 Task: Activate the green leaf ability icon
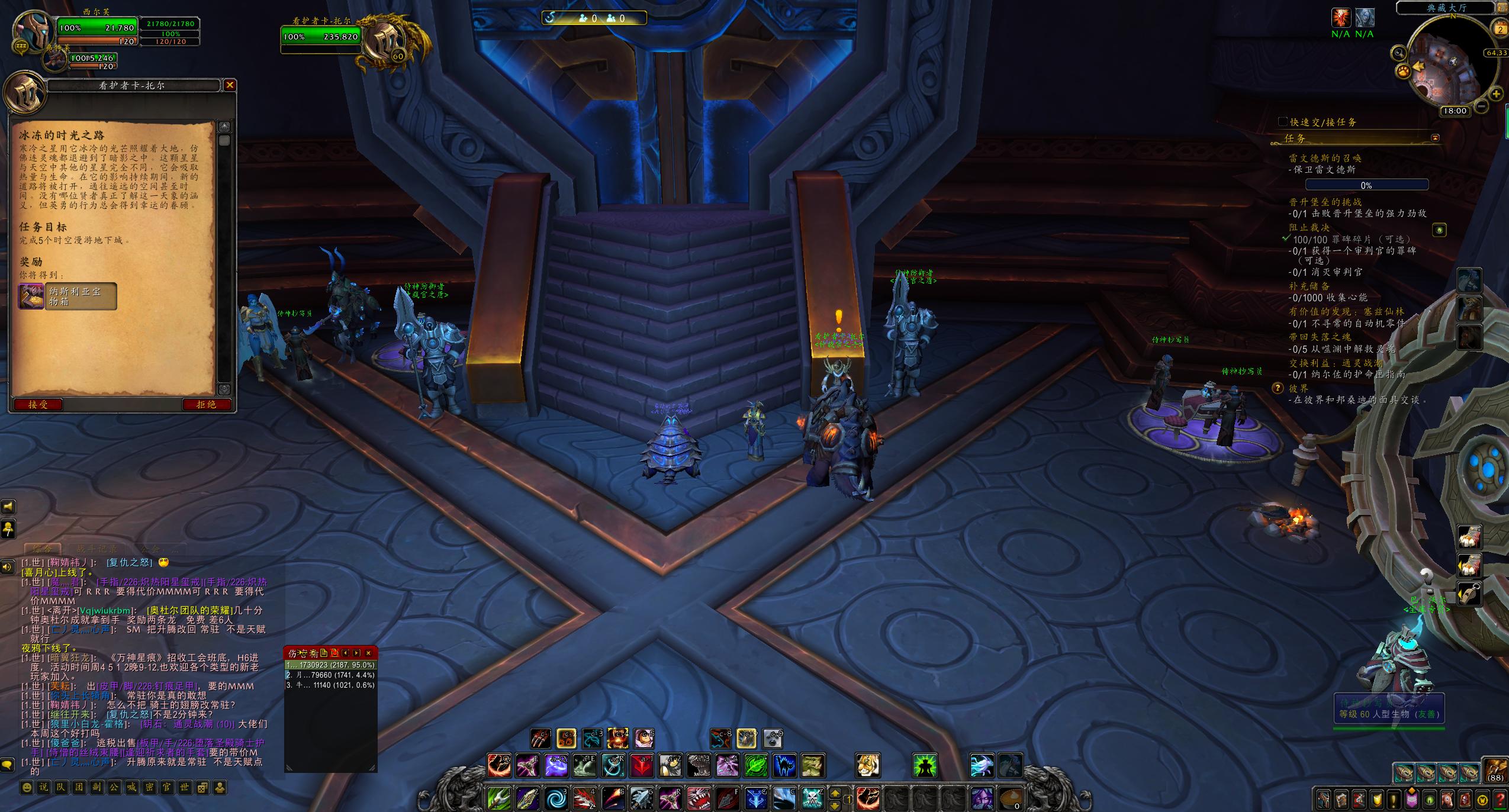tap(756, 765)
